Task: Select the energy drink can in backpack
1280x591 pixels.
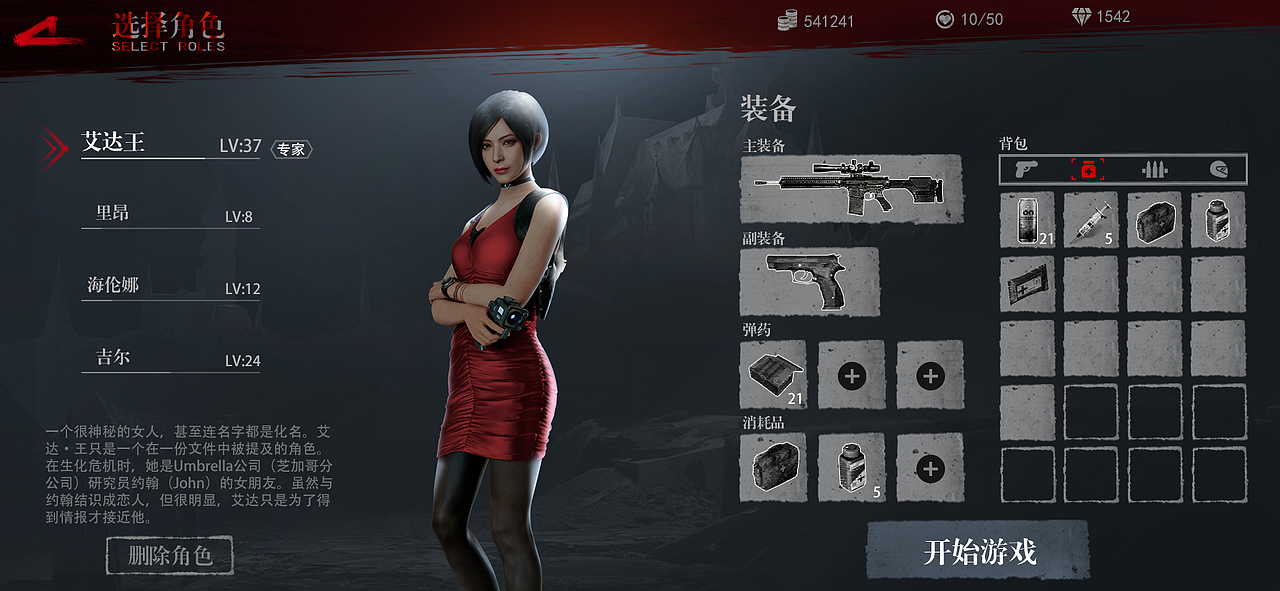Action: click(1027, 220)
